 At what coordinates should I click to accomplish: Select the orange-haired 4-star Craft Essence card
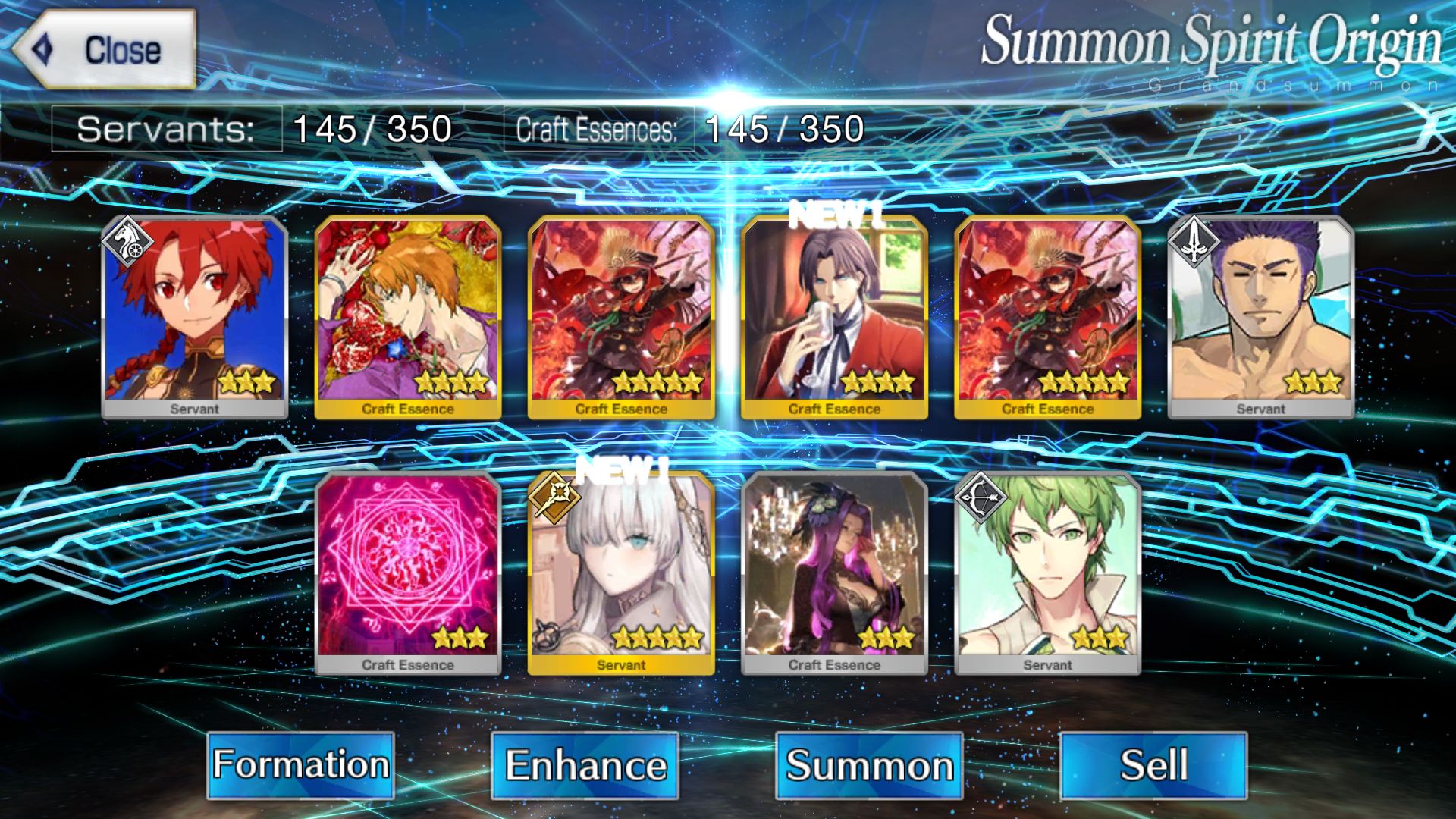click(x=407, y=315)
